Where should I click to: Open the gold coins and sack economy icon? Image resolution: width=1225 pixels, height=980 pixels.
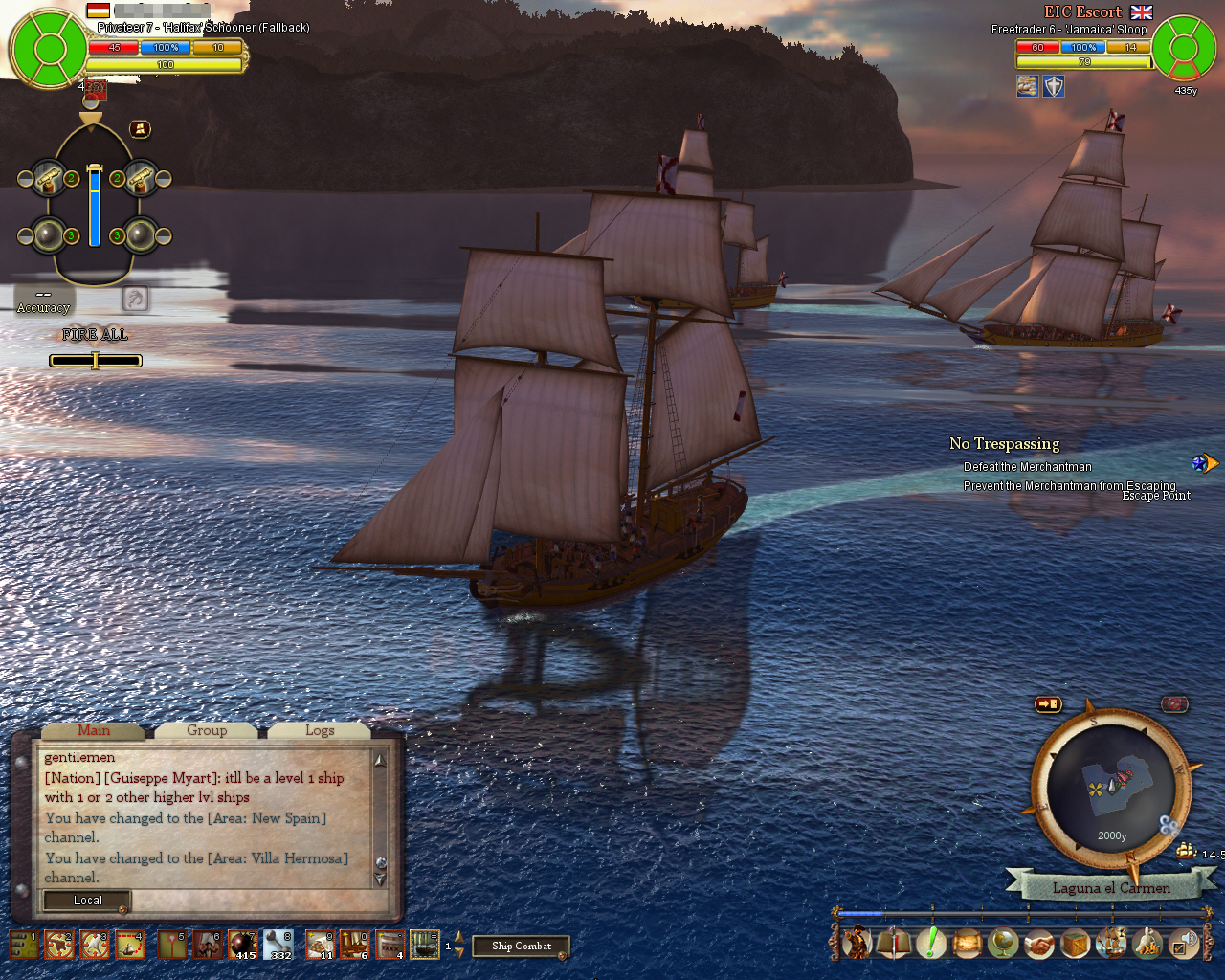[1147, 944]
